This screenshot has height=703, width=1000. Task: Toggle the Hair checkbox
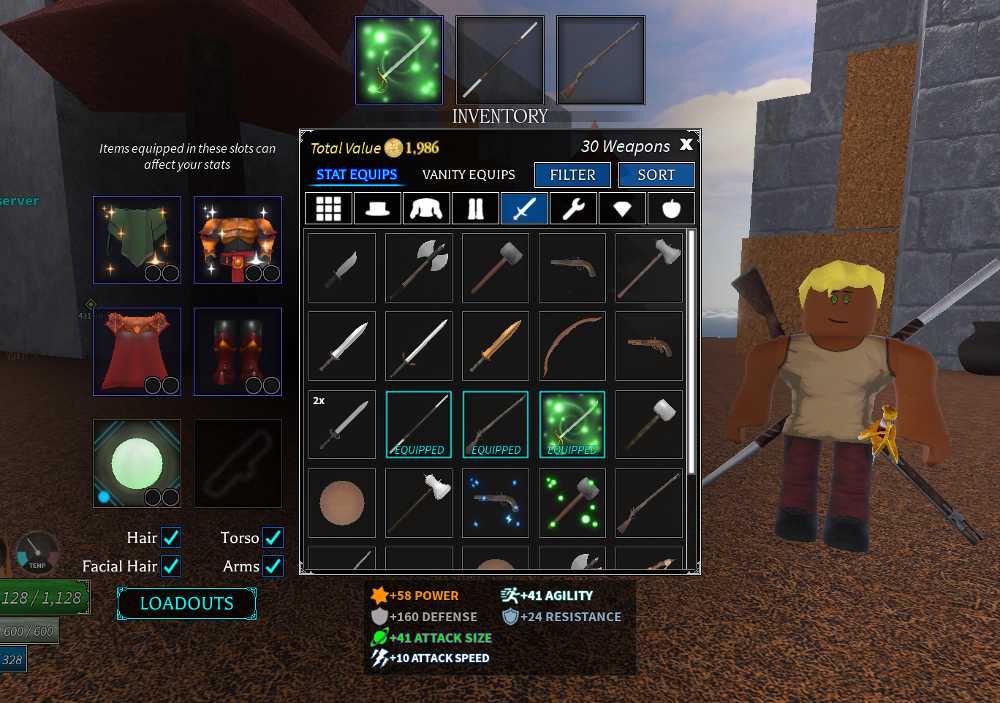coord(171,538)
